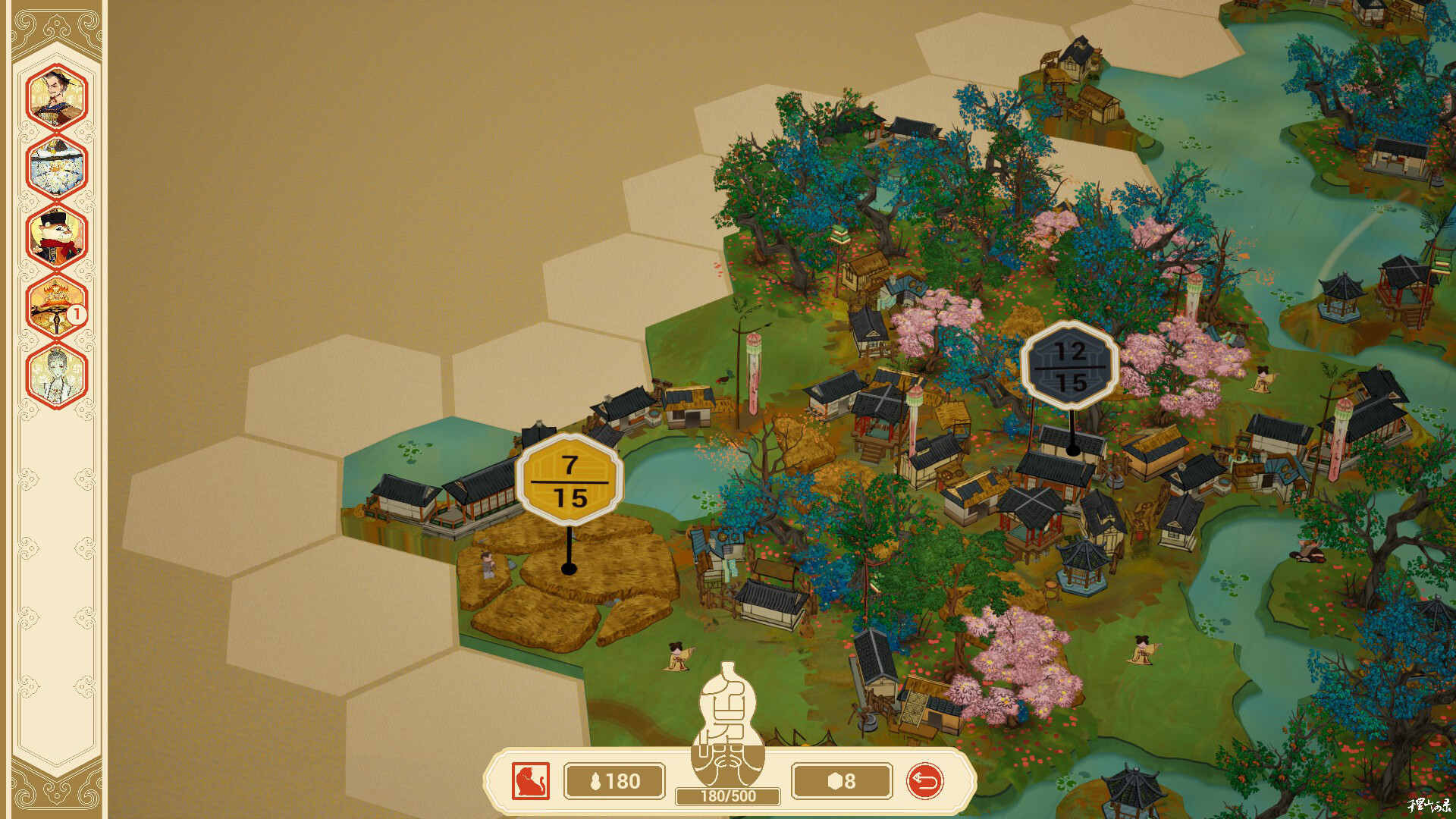Open the snowy landscape hexagon card

coord(58,165)
